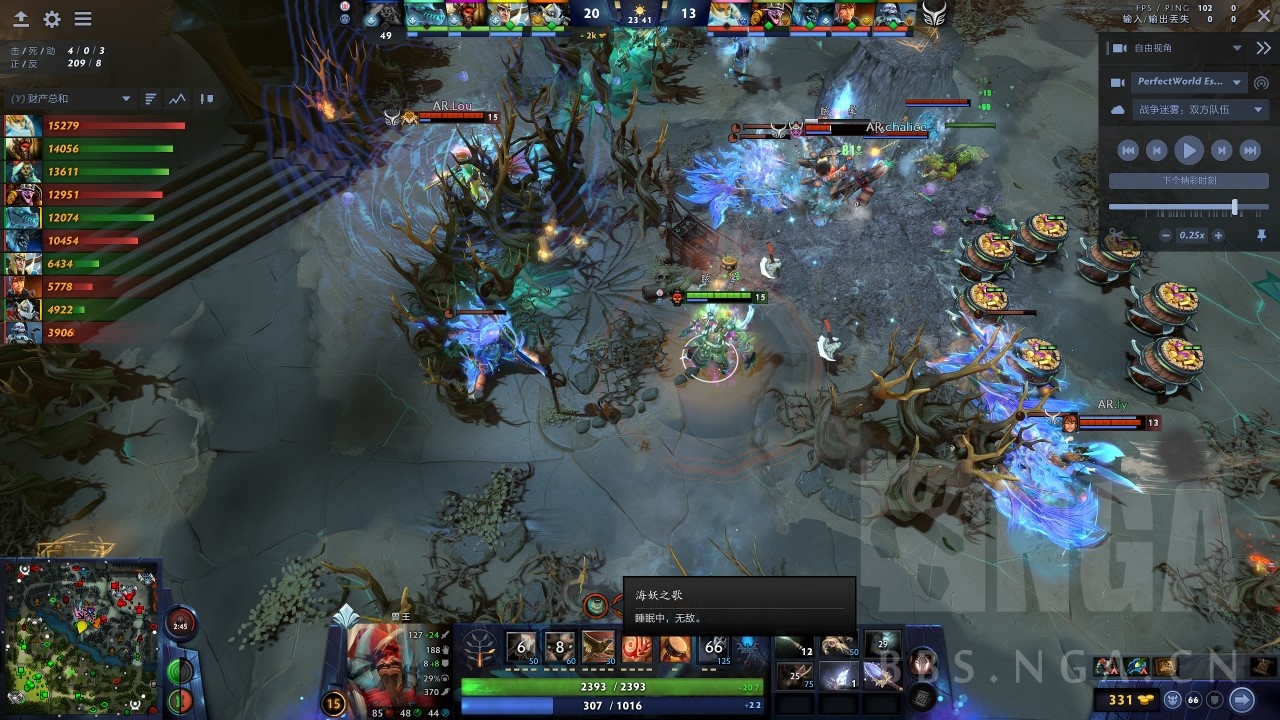
Task: Select the bar chart stats icon
Action: tap(150, 99)
